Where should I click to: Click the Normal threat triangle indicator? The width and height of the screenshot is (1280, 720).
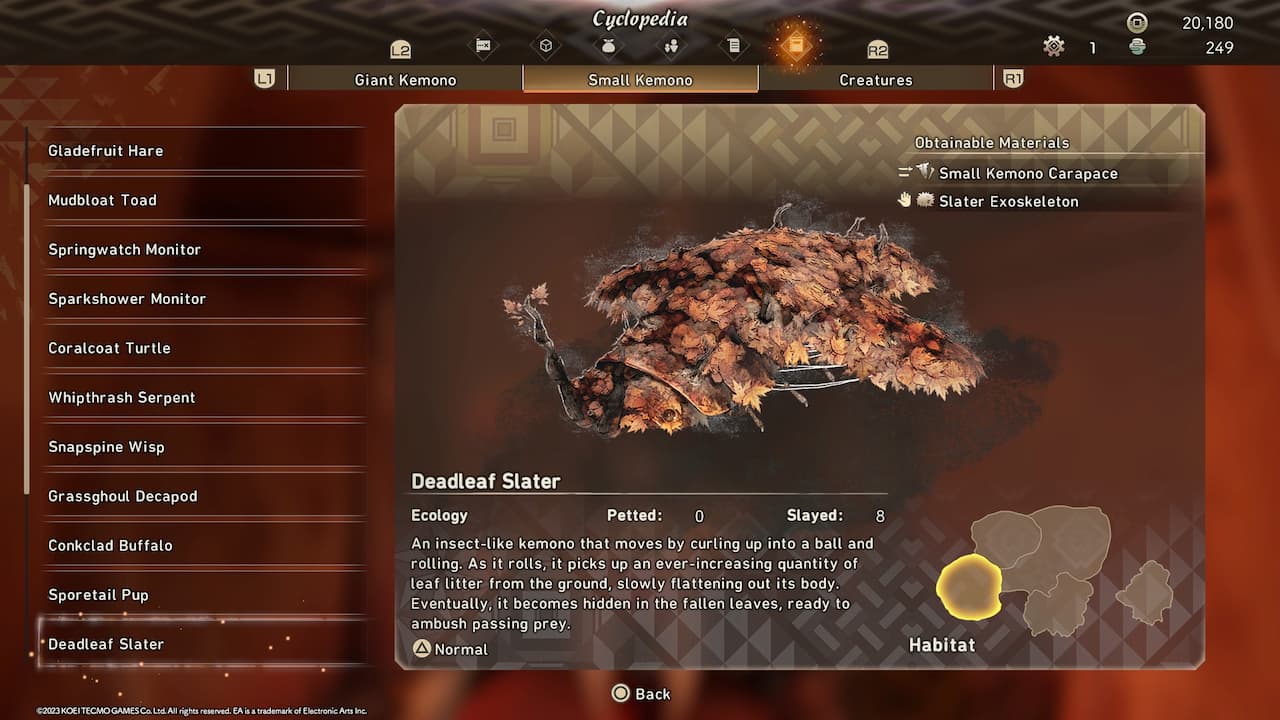pos(424,648)
